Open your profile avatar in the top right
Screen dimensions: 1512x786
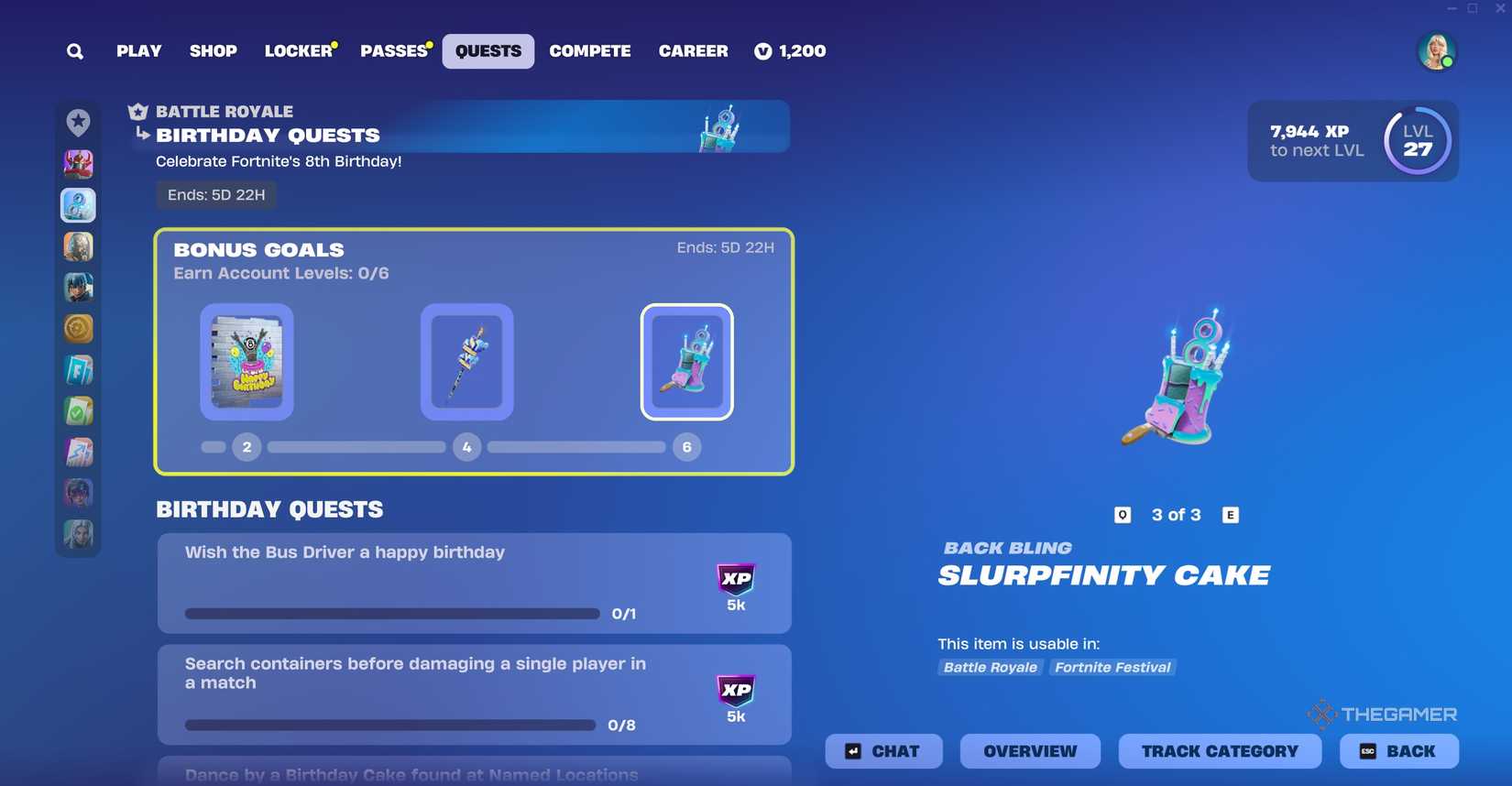(x=1437, y=51)
